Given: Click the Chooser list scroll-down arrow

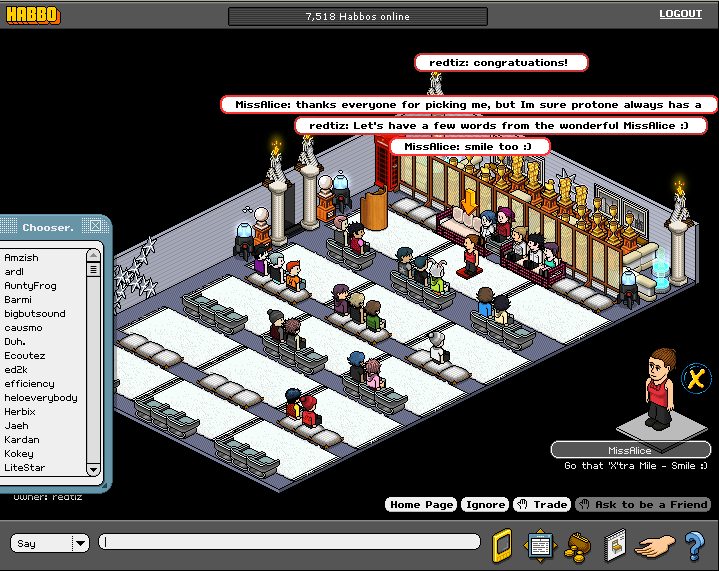Looking at the screenshot, I should point(93,469).
